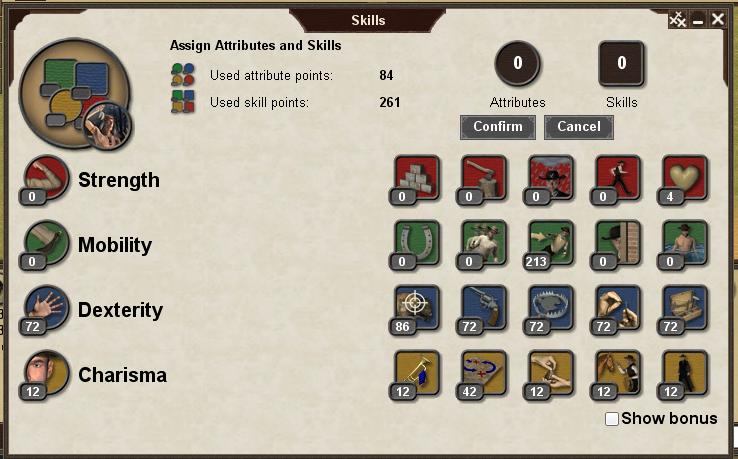This screenshot has height=459, width=738.
Task: Cancel the skill point changes
Action: 579,127
